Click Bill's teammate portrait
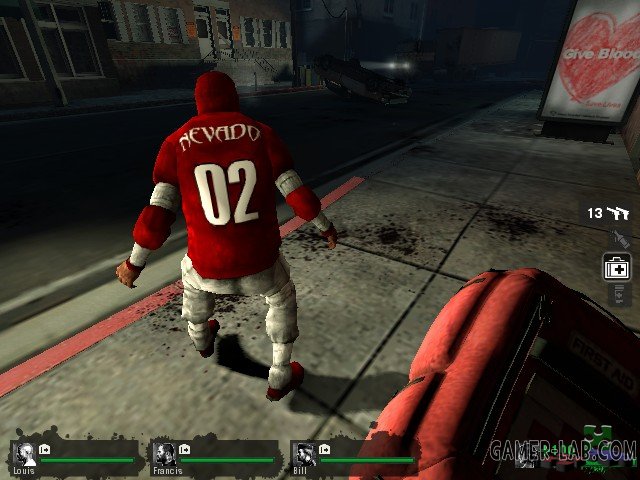 [x=306, y=454]
